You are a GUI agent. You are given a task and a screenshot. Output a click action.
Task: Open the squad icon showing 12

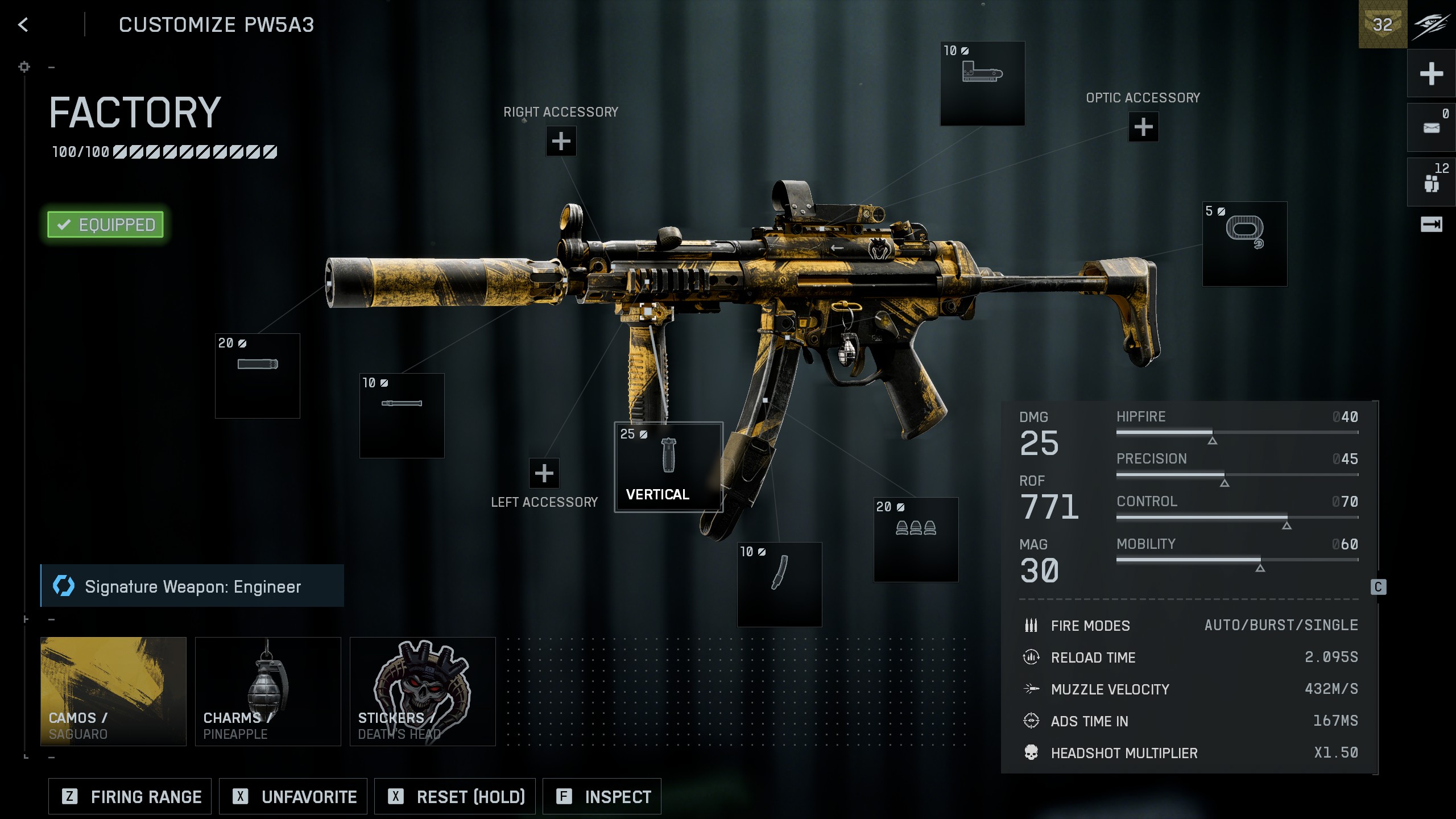1431,182
